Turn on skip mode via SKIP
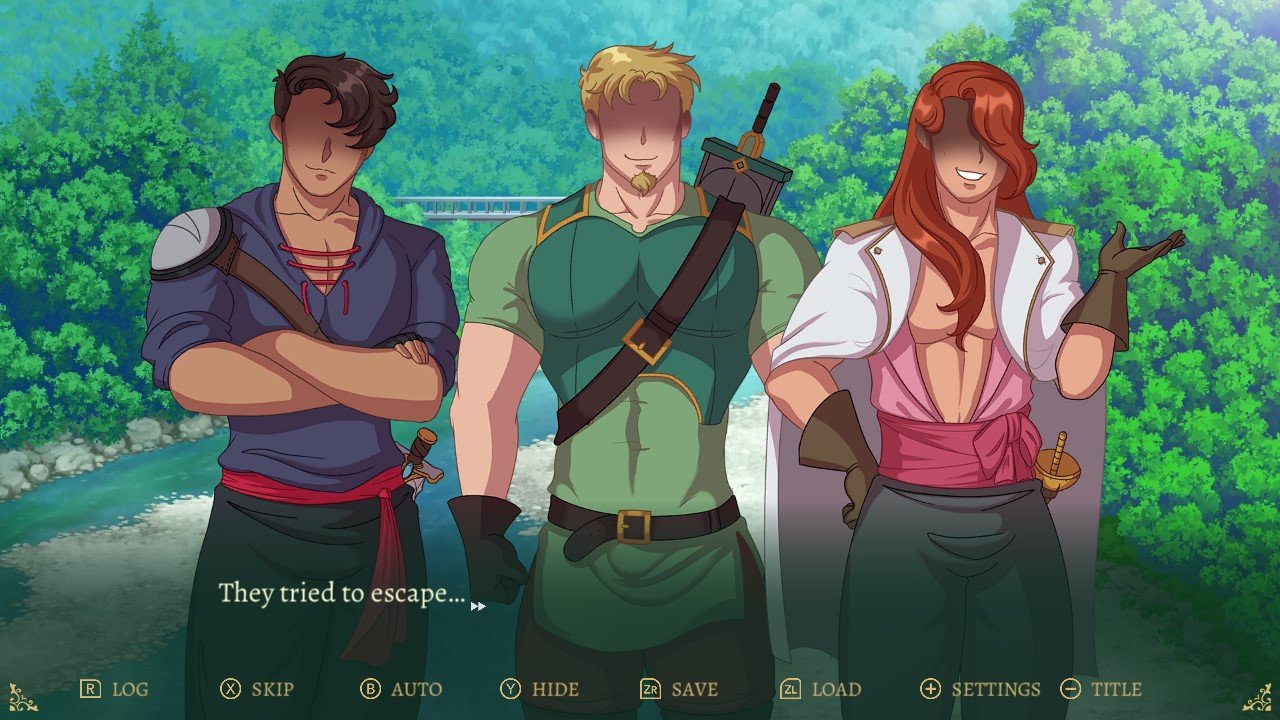1280x720 pixels. pyautogui.click(x=274, y=689)
